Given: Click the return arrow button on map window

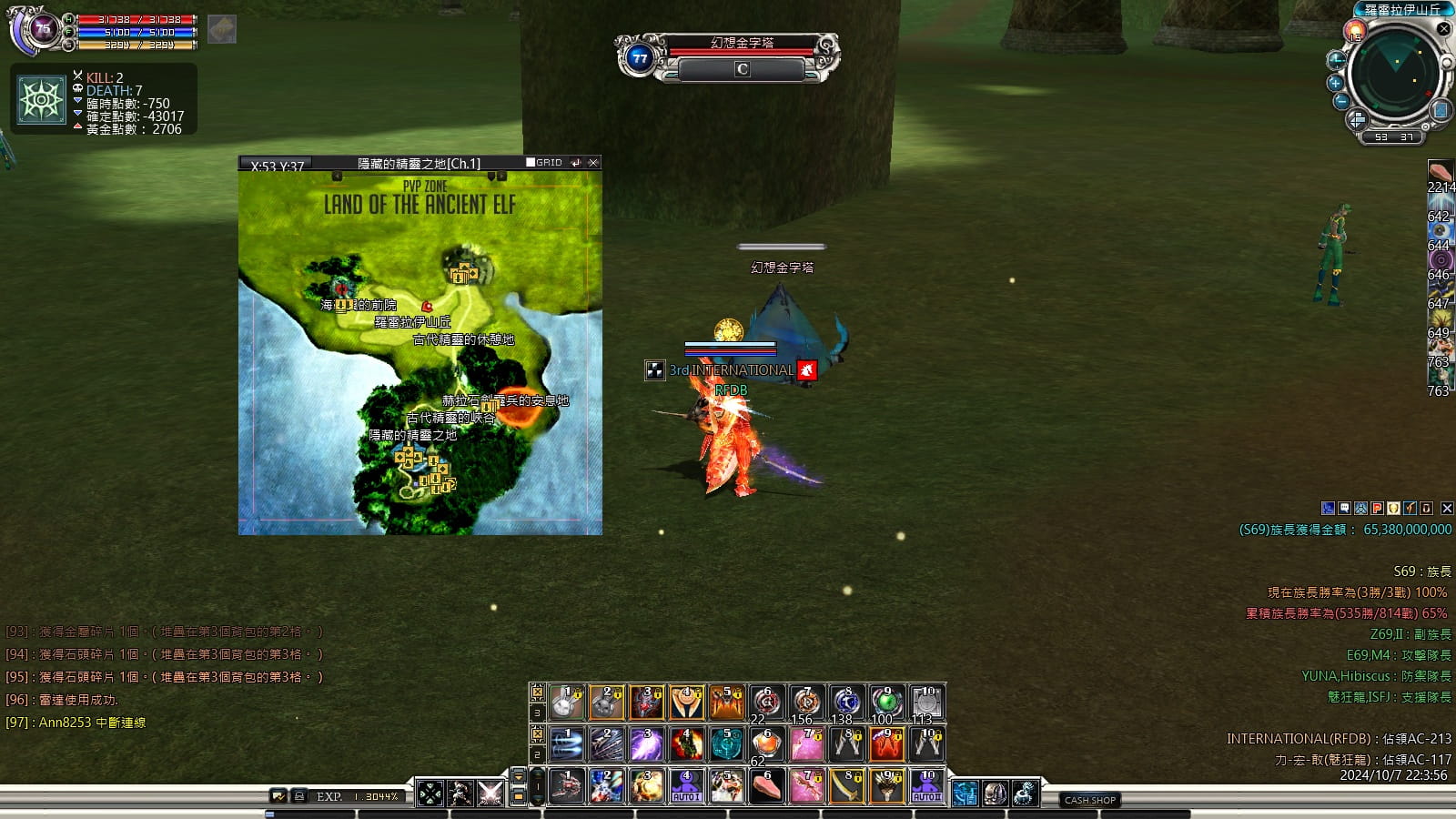Looking at the screenshot, I should (x=575, y=163).
